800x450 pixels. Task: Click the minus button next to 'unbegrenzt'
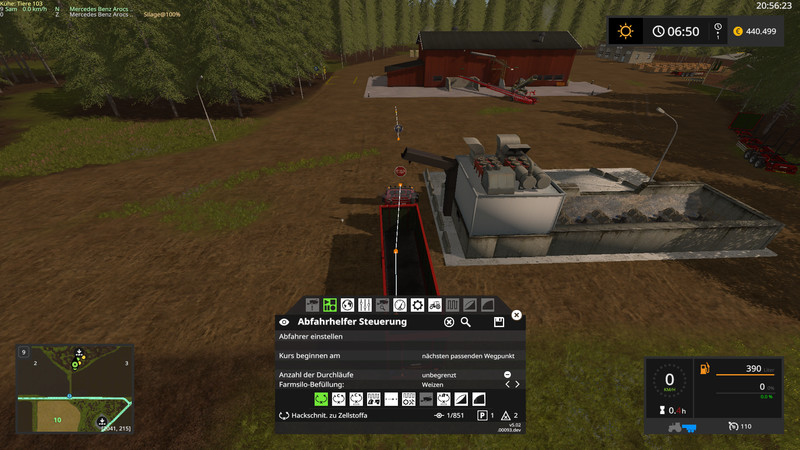click(507, 374)
